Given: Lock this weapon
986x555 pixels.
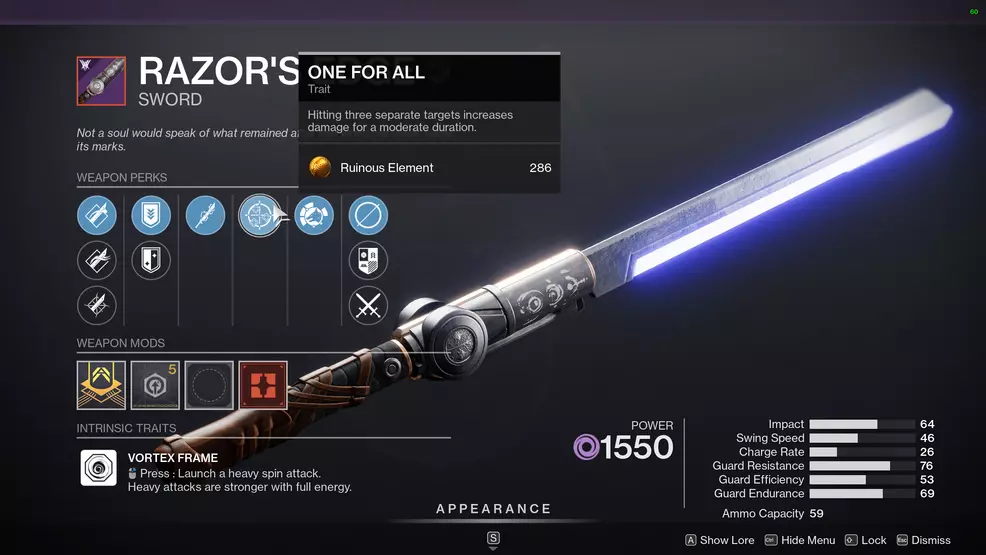Looking at the screenshot, I should pos(866,540).
